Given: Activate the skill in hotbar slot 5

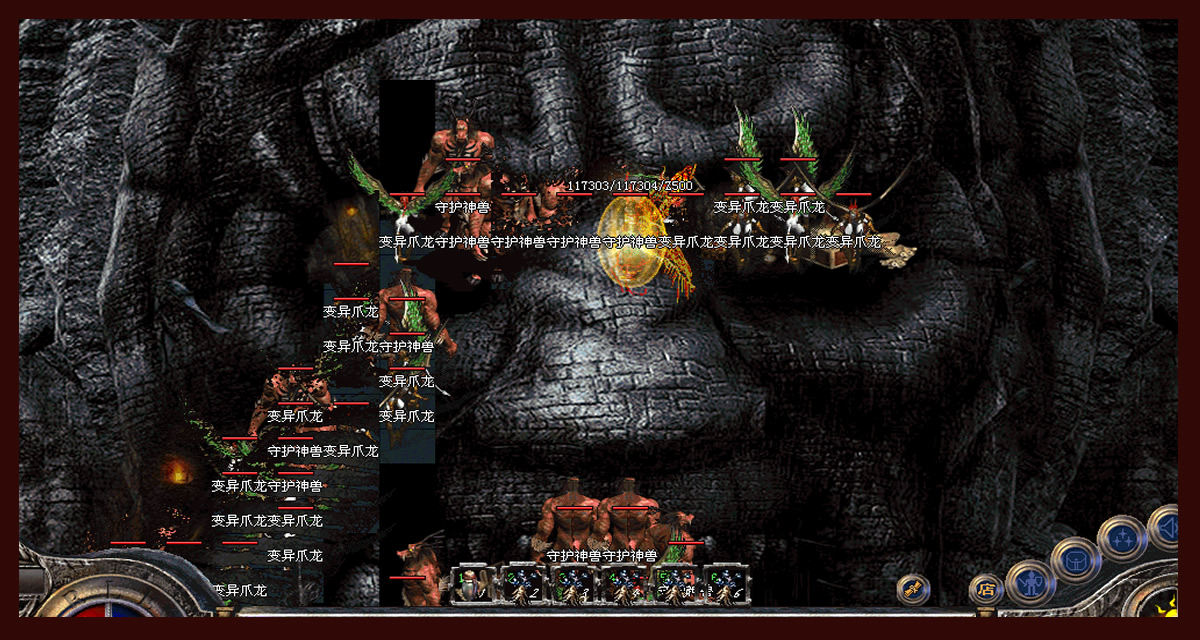Looking at the screenshot, I should click(x=675, y=584).
